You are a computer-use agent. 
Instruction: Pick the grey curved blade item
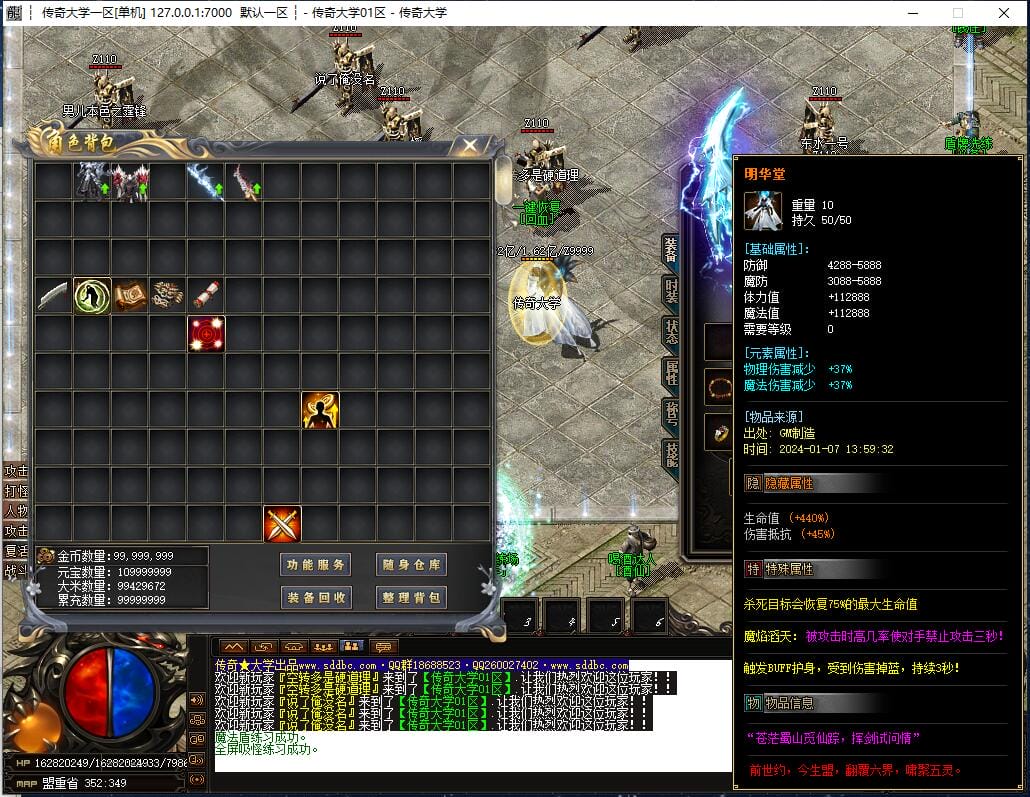(x=54, y=296)
